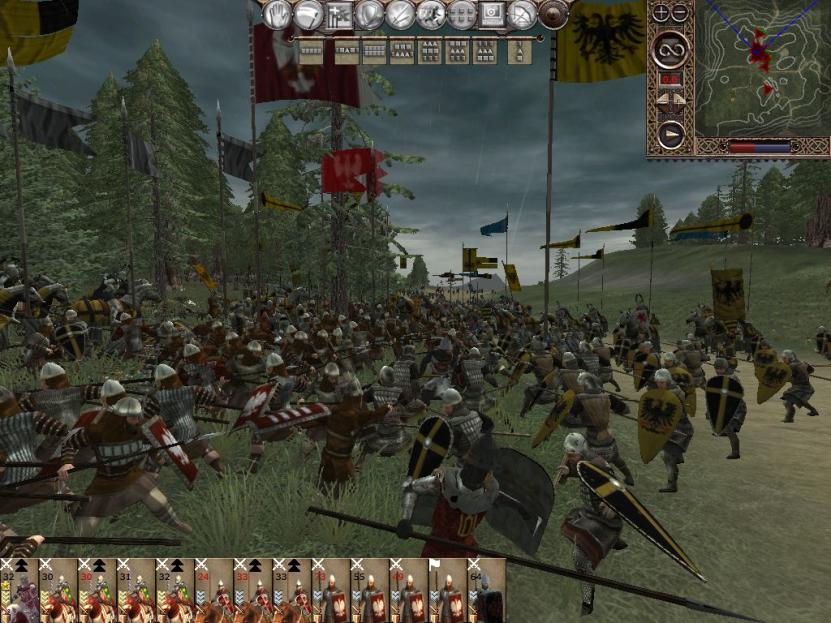Viewport: 831px width, 623px height.
Task: Select the unit card showing 64 men
Action: coord(489,592)
